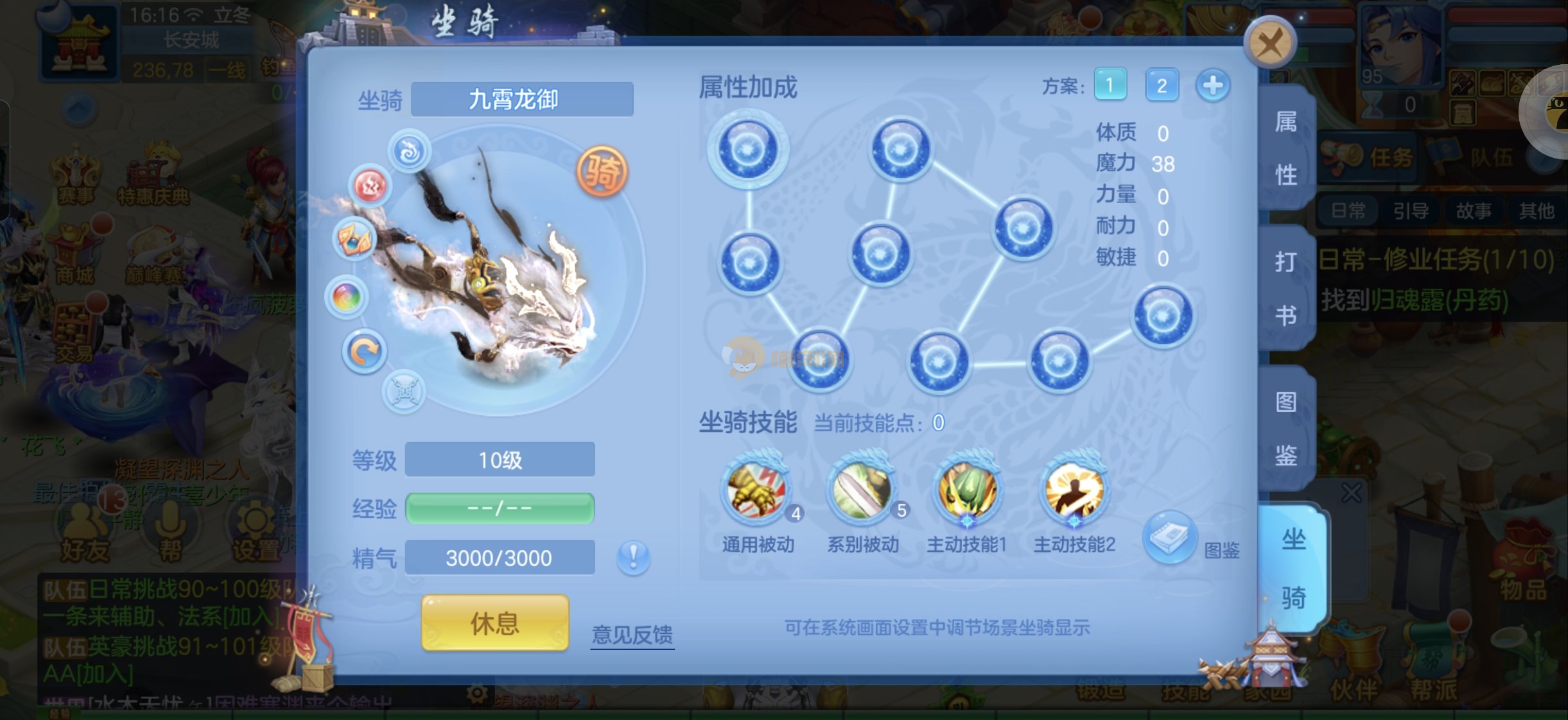The width and height of the screenshot is (1568, 720).
Task: Click the orange 骑 ride button
Action: 602,171
